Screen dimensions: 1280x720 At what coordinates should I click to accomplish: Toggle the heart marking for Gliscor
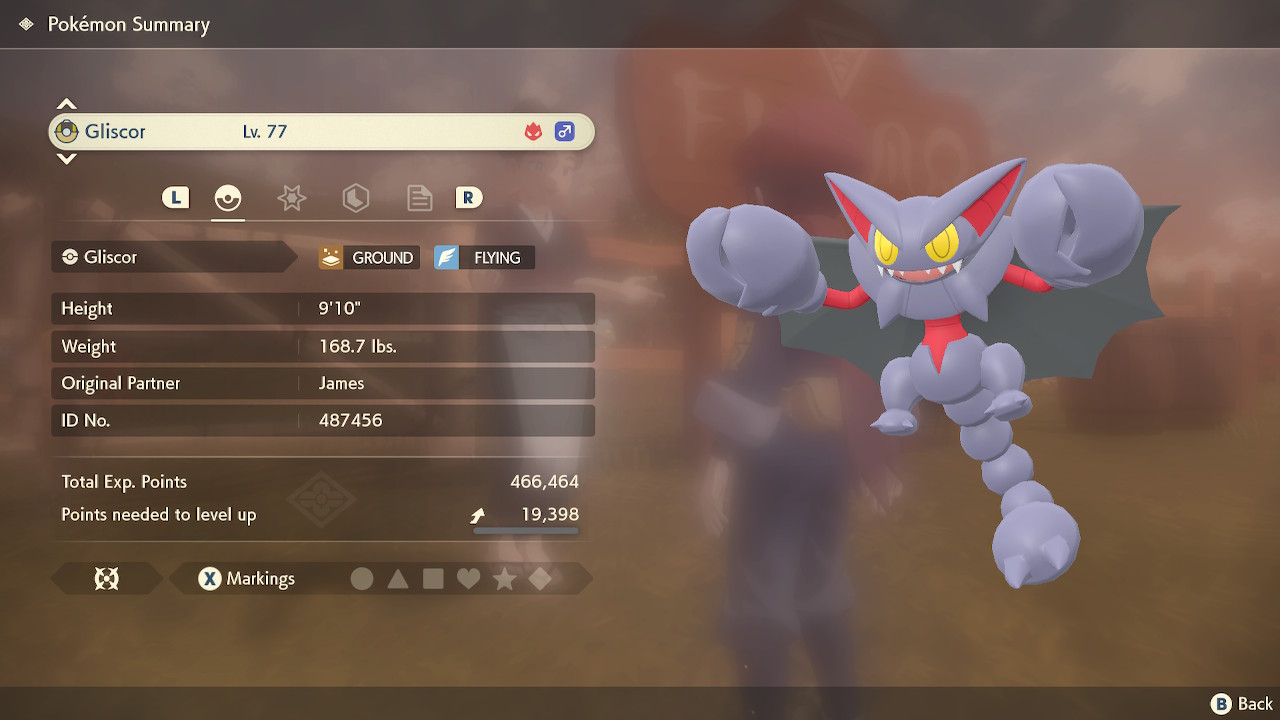pos(469,578)
